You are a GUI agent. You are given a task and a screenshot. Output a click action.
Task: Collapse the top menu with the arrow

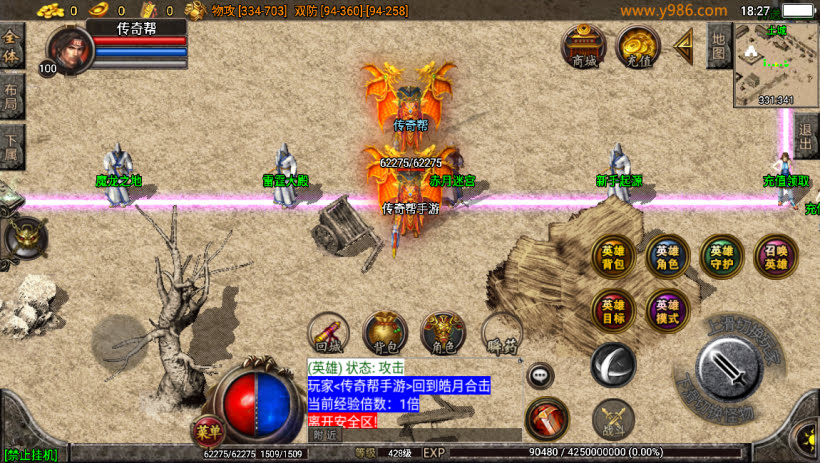pos(685,45)
